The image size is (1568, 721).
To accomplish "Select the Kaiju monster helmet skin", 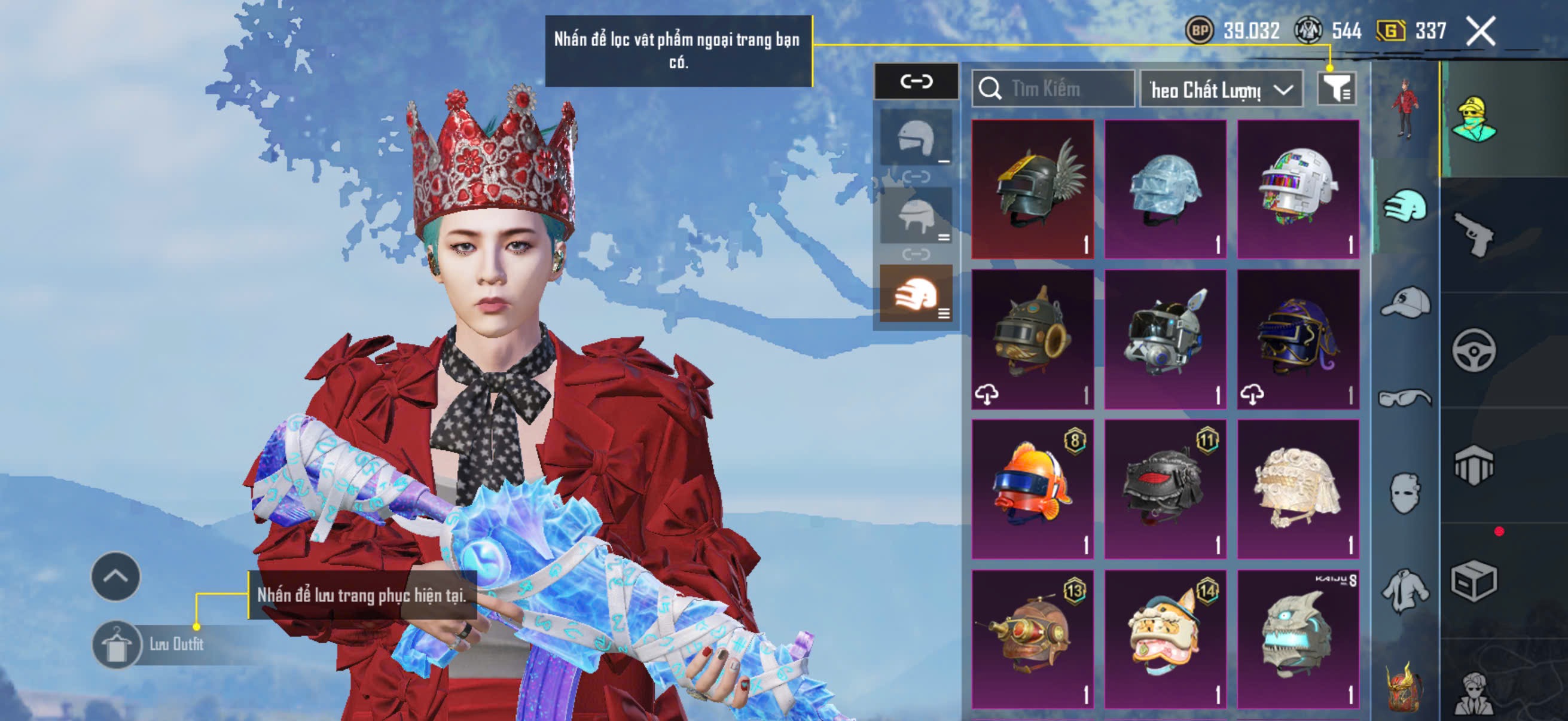I will [1297, 639].
